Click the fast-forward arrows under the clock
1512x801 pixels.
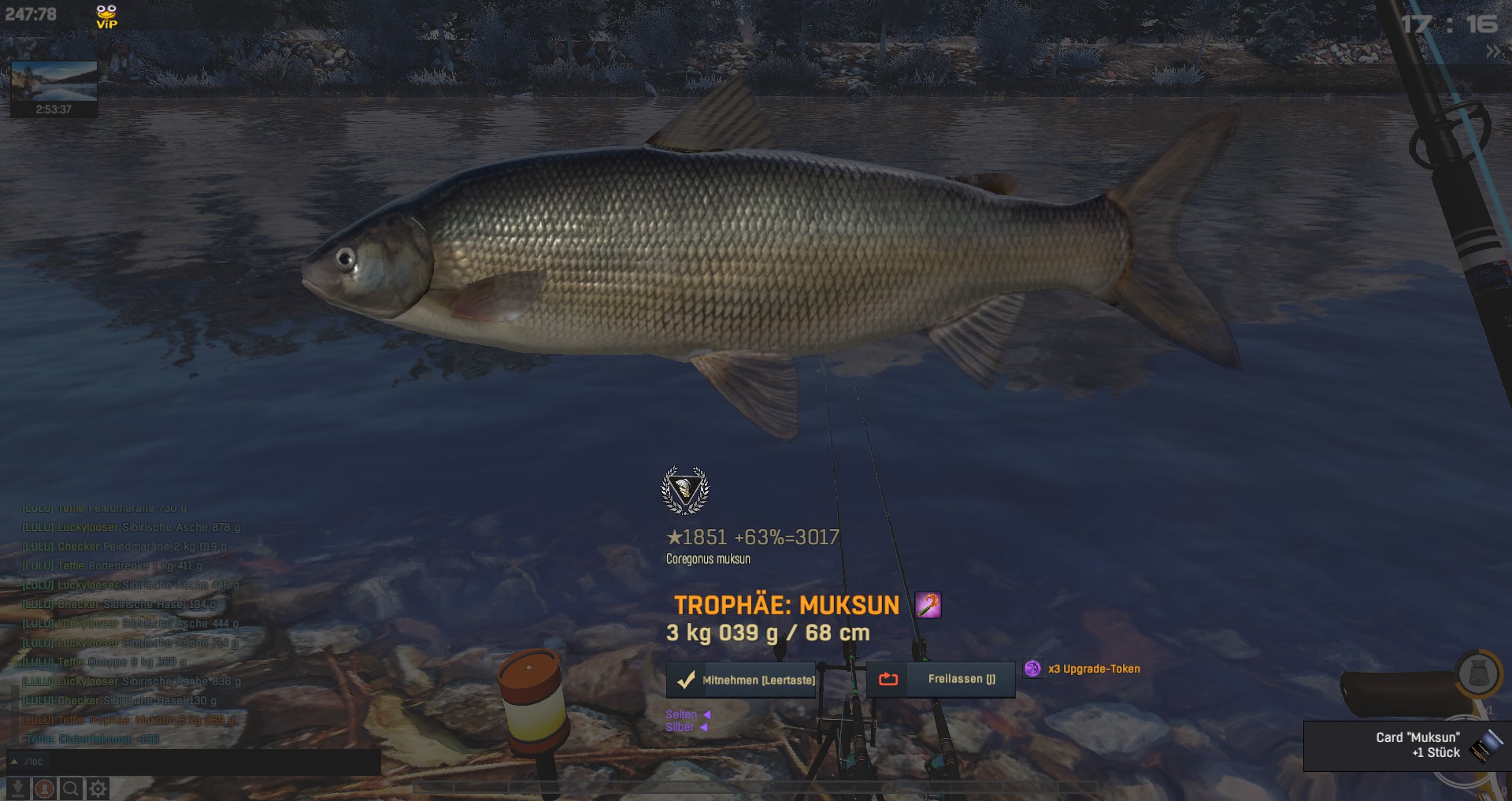coord(1492,52)
